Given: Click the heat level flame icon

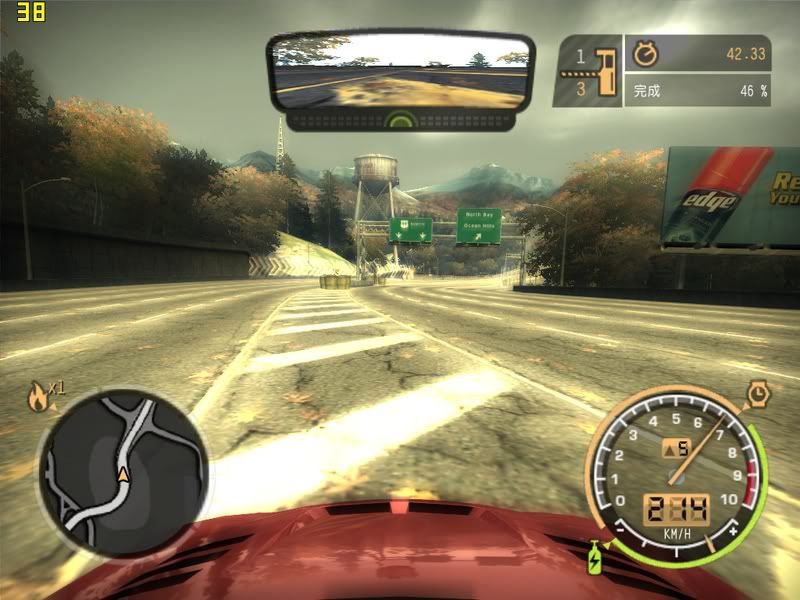Looking at the screenshot, I should (38, 397).
